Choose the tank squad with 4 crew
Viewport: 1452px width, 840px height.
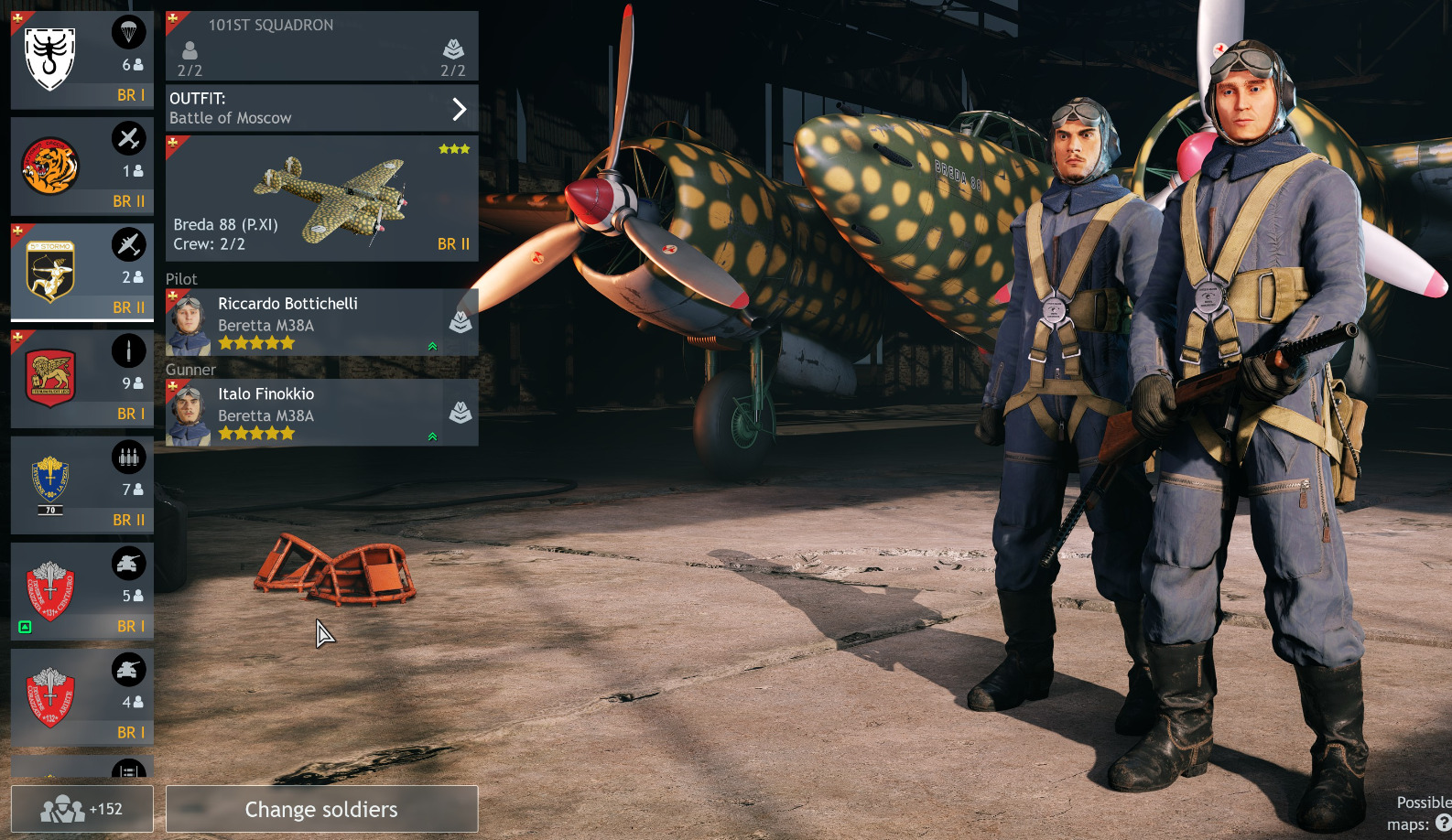click(81, 697)
